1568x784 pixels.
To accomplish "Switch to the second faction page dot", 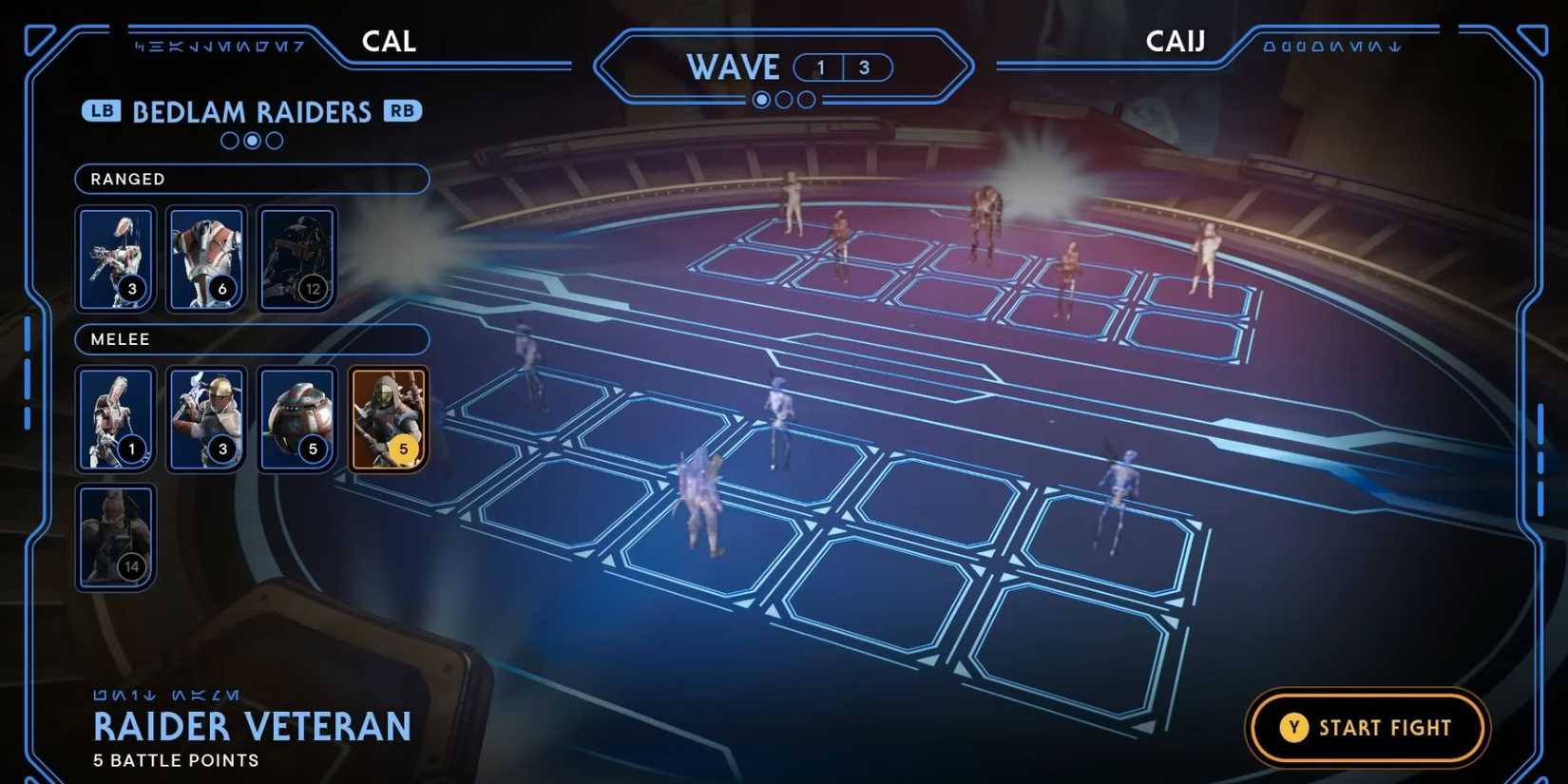I will pos(251,141).
